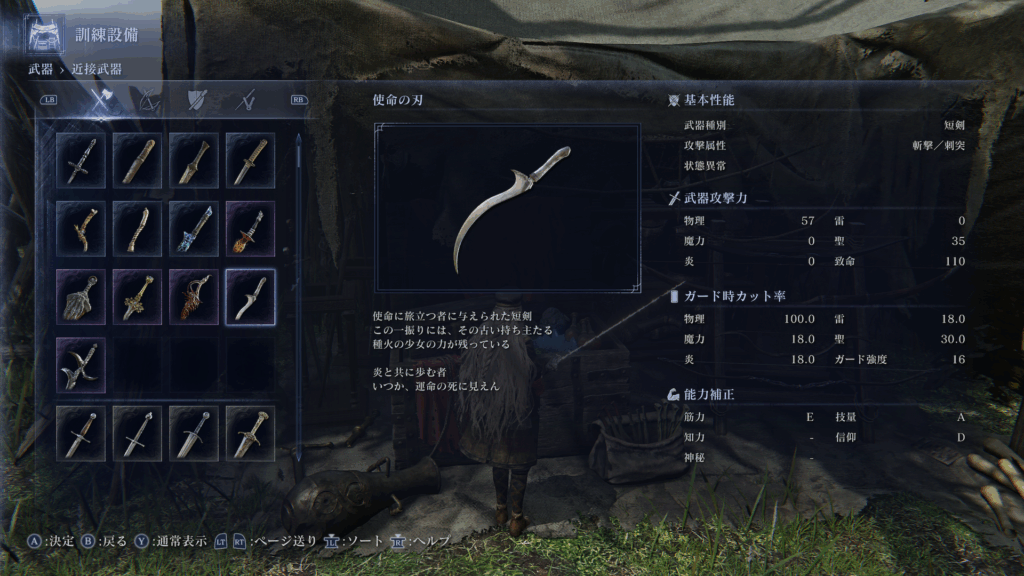Click the 使命の刃 weapon preview image
Viewport: 1024px width, 576px height.
pos(508,208)
